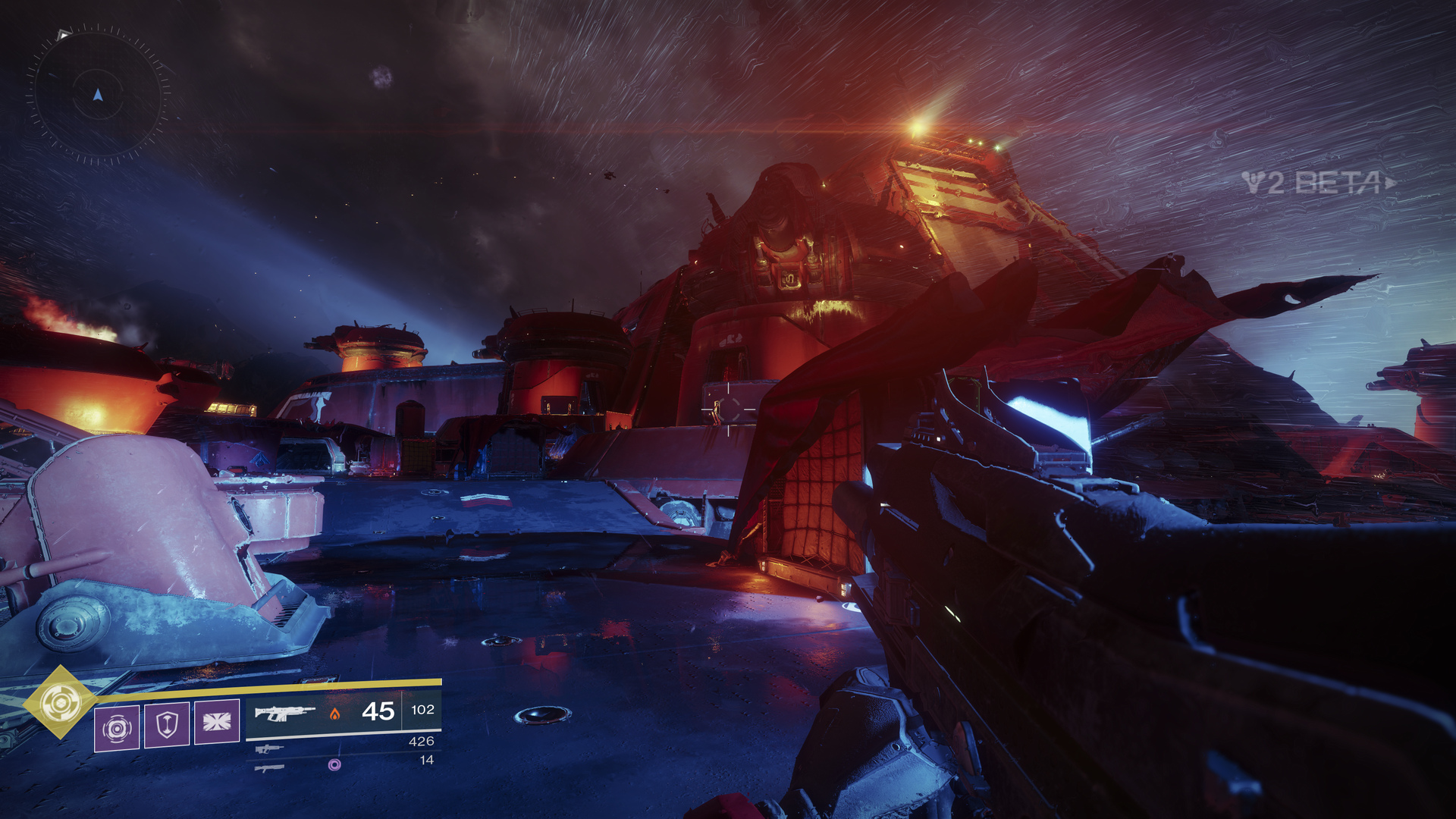The width and height of the screenshot is (1456, 819).
Task: Select the equipped solar auto rifle
Action: [x=284, y=712]
